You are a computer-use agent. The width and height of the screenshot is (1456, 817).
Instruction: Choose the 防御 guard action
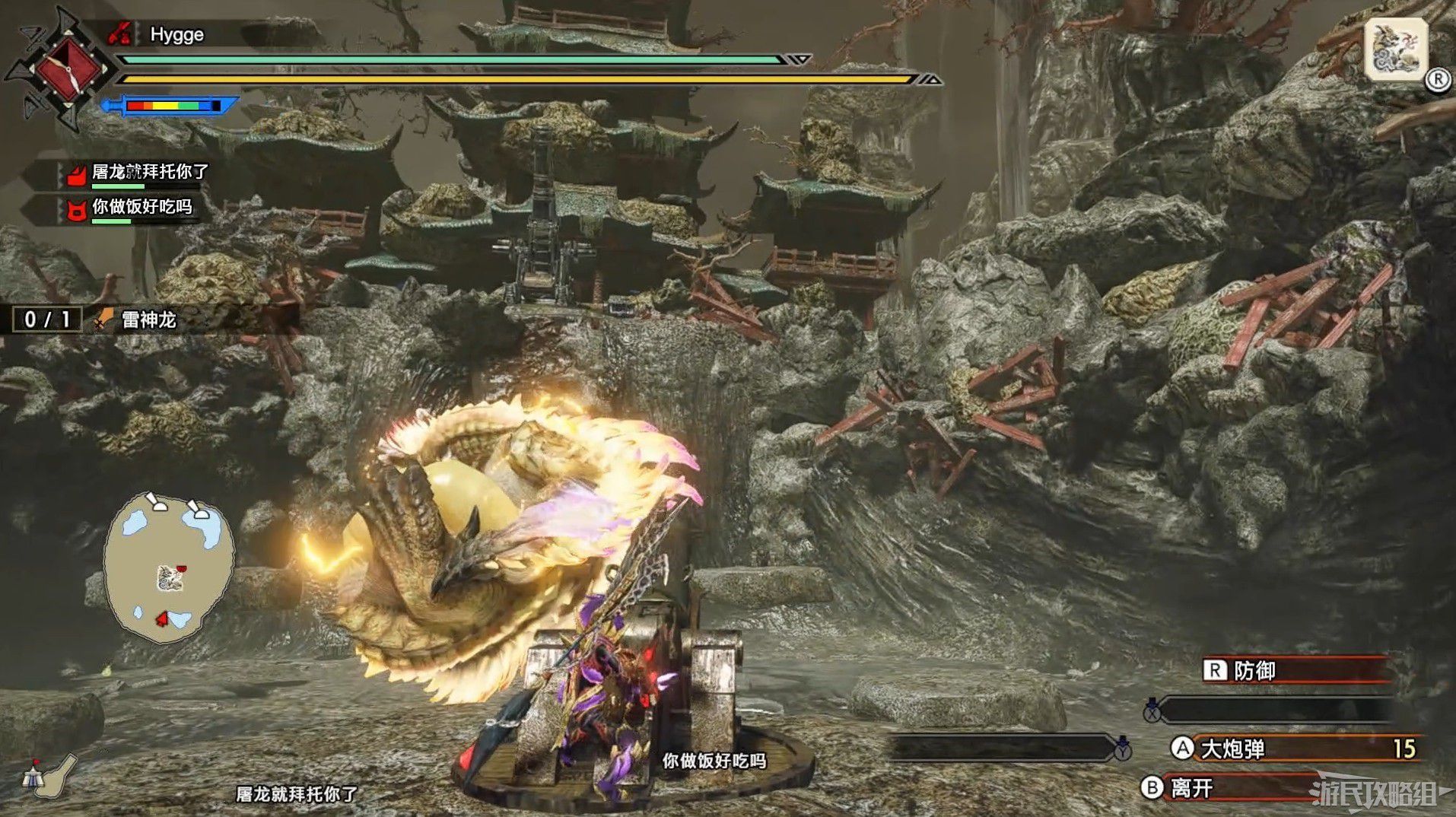(1293, 670)
